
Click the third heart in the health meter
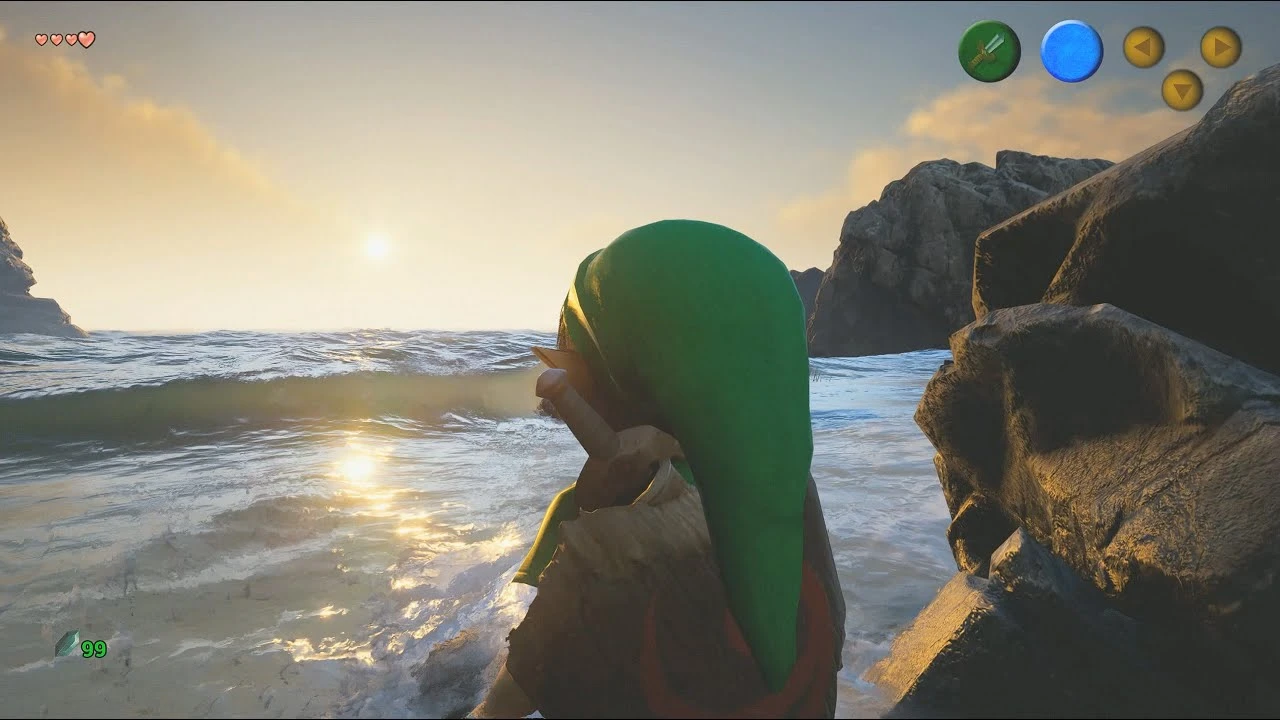click(x=70, y=41)
